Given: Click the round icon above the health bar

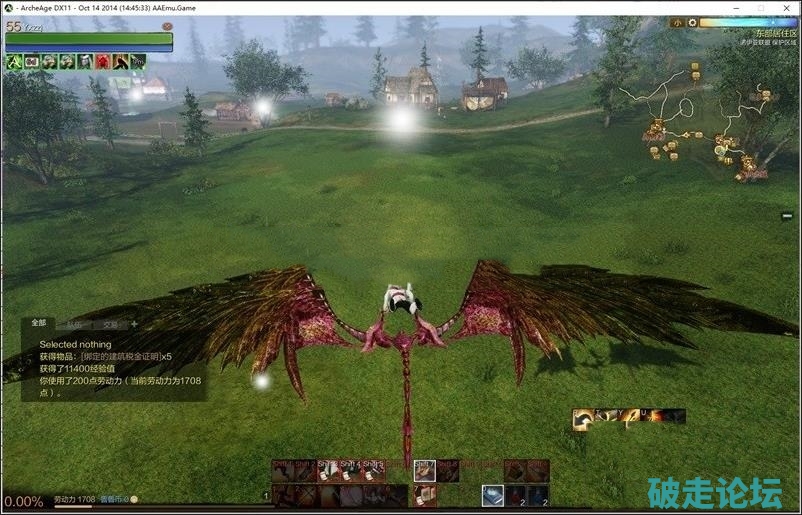Looking at the screenshot, I should click(166, 25).
